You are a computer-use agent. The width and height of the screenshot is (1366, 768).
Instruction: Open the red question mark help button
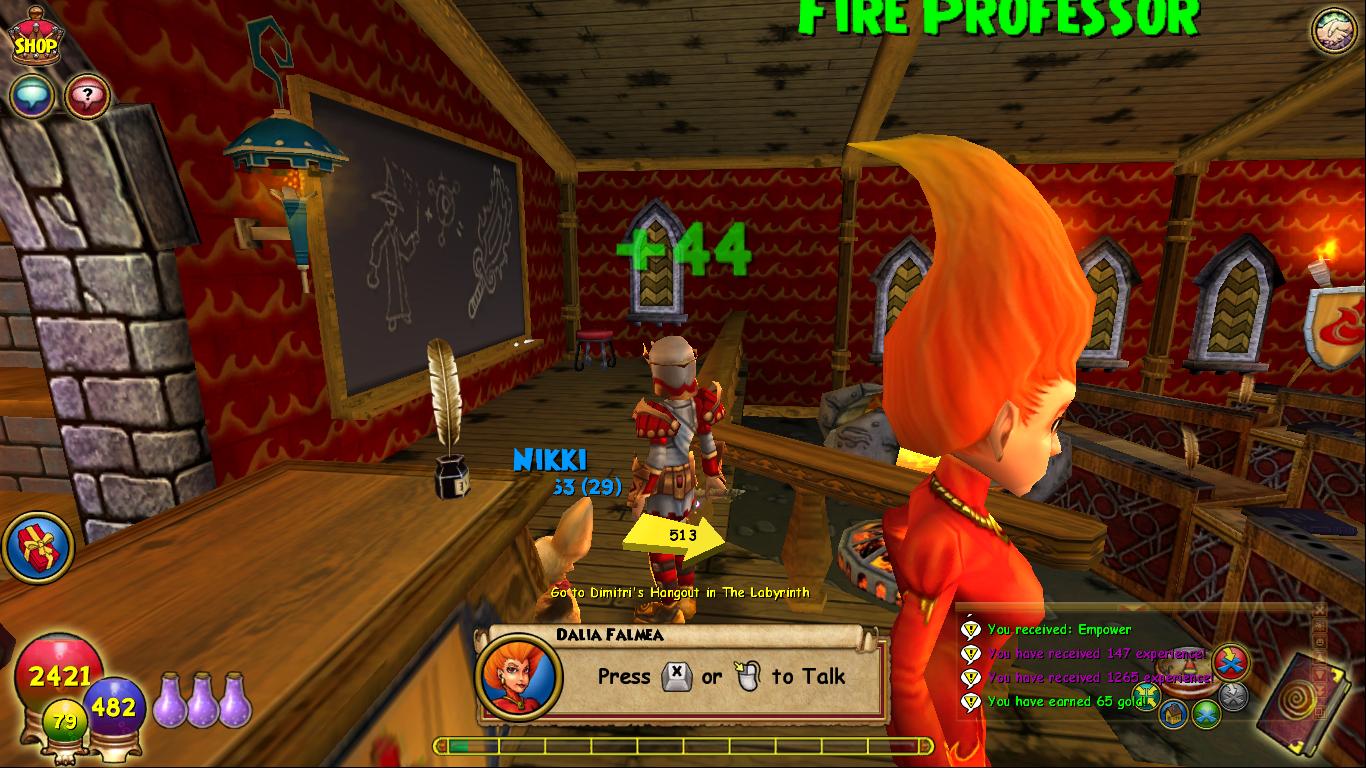click(87, 97)
